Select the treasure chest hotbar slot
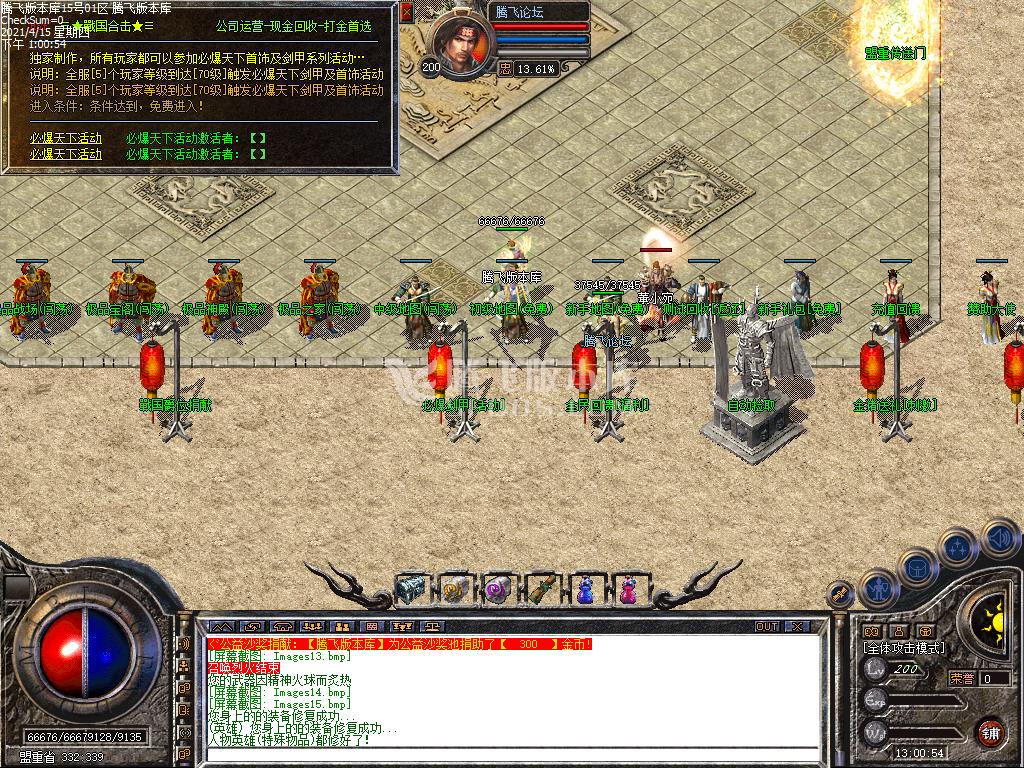Image resolution: width=1024 pixels, height=768 pixels. point(411,590)
